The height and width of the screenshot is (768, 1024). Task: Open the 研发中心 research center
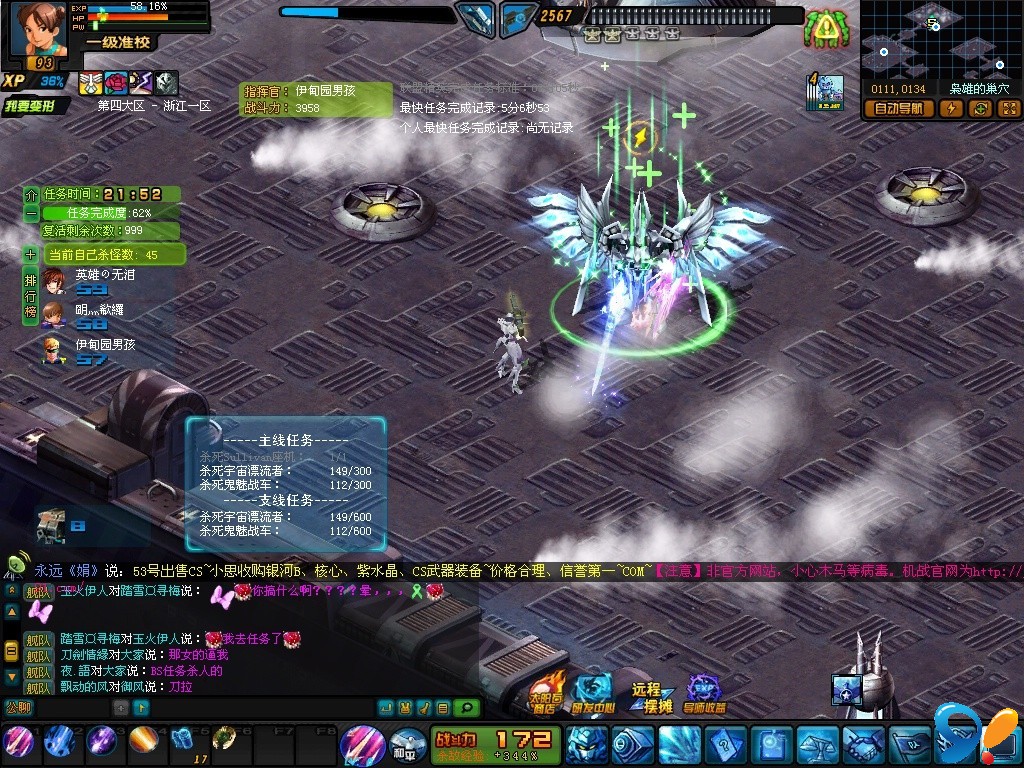tap(593, 692)
